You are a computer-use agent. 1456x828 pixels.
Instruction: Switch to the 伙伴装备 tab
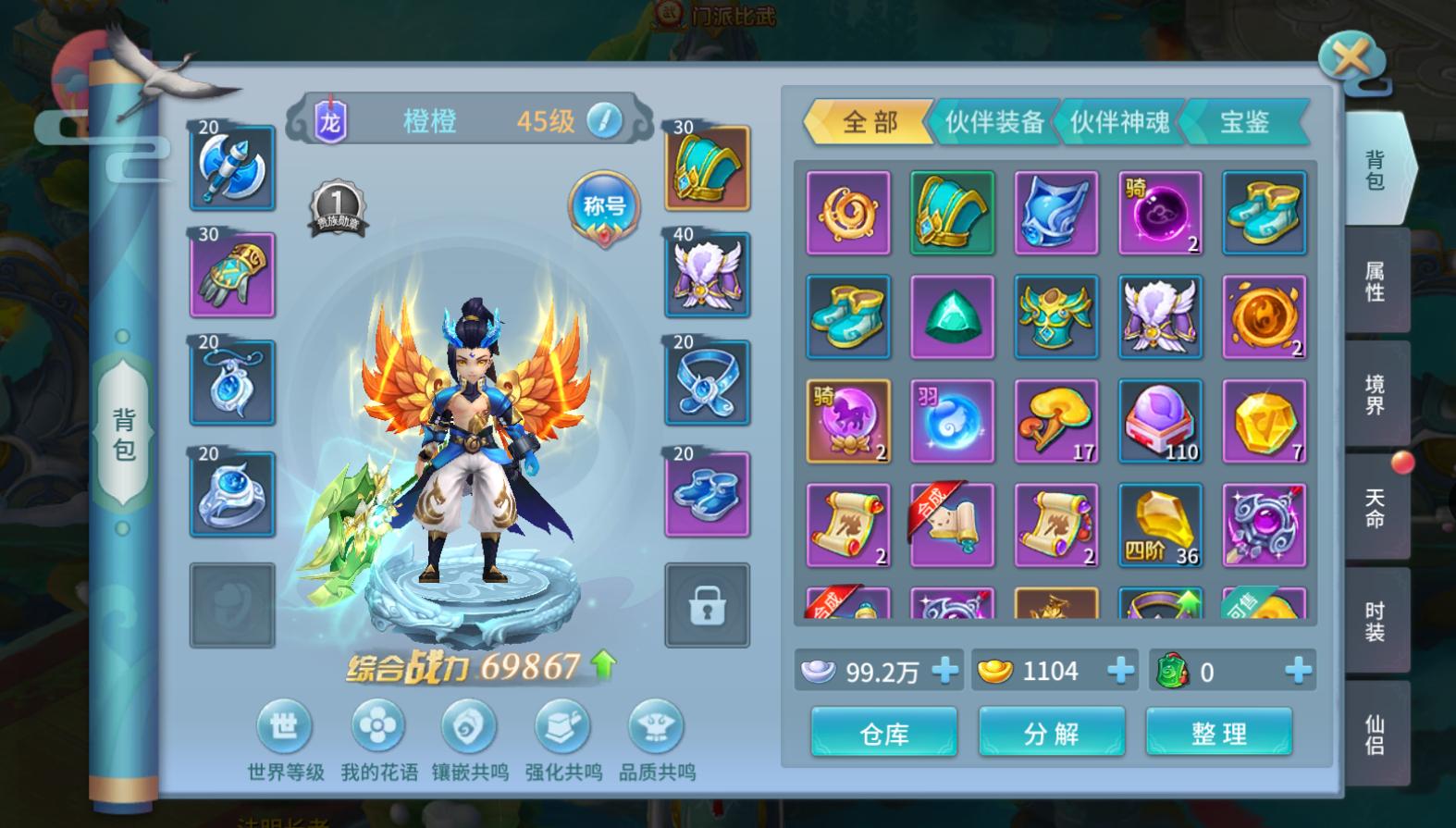pyautogui.click(x=993, y=122)
